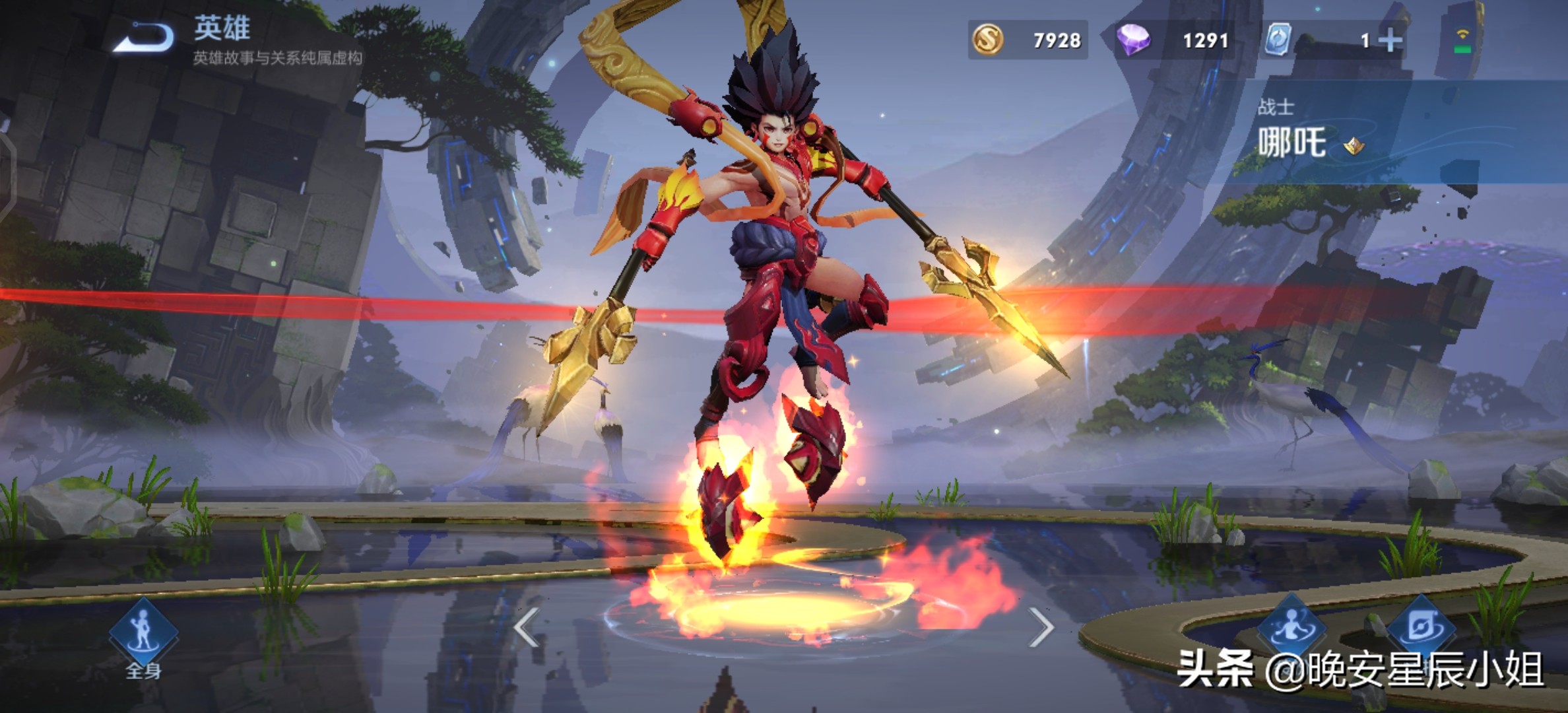Image resolution: width=1568 pixels, height=713 pixels.
Task: Open the scroll diamond icon
Action: [1420, 627]
